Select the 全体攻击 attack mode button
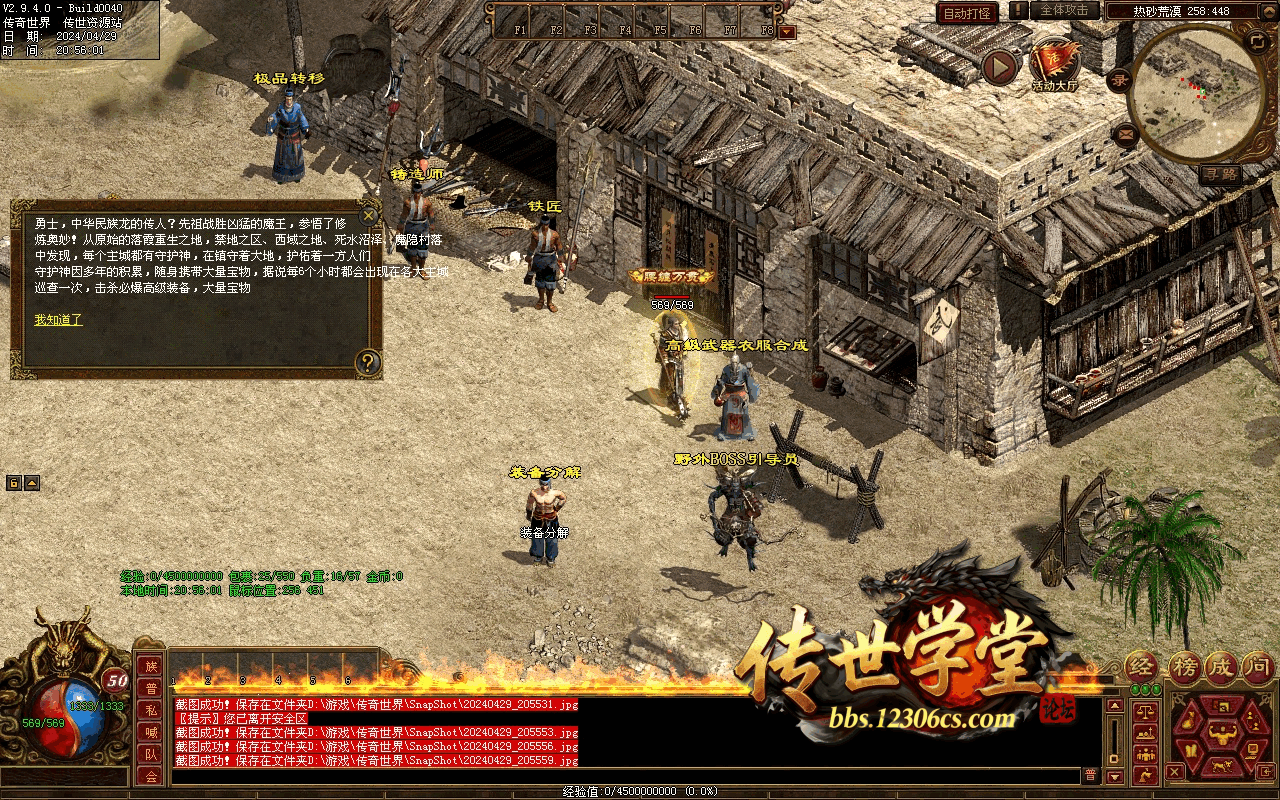Viewport: 1280px width, 800px height. [1064, 10]
